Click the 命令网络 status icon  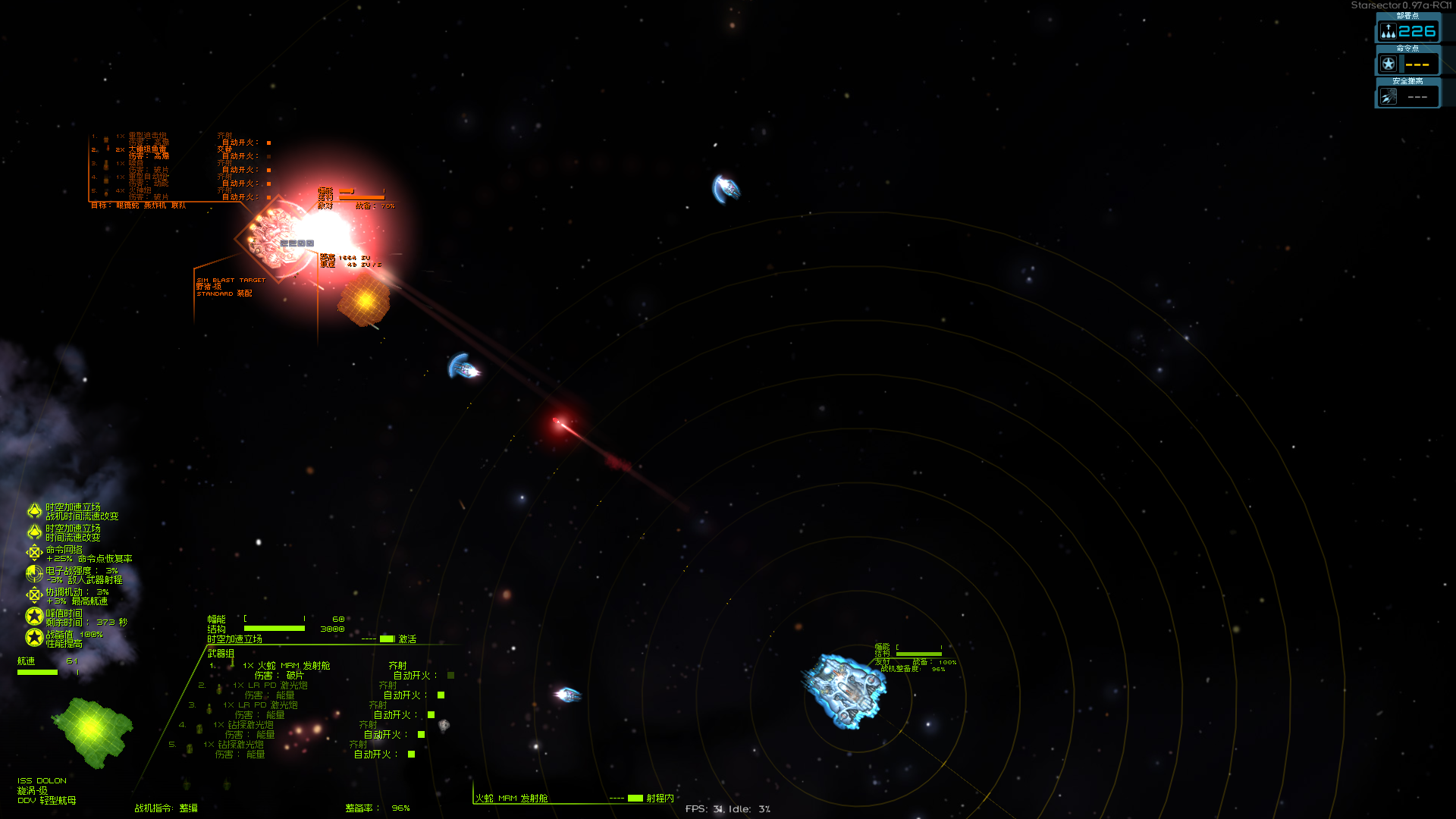tap(34, 553)
